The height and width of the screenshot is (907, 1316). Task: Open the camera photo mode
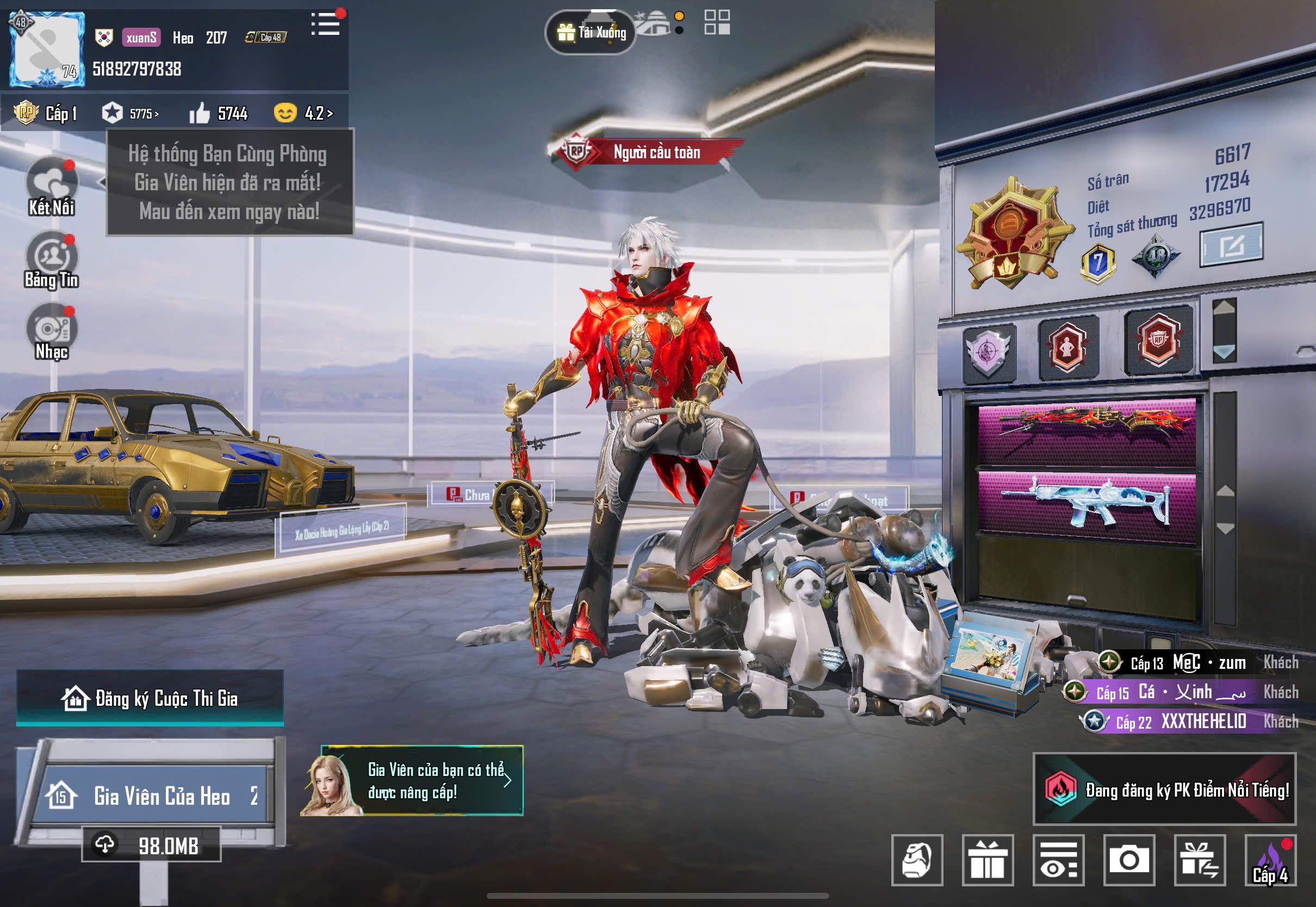pyautogui.click(x=1129, y=860)
